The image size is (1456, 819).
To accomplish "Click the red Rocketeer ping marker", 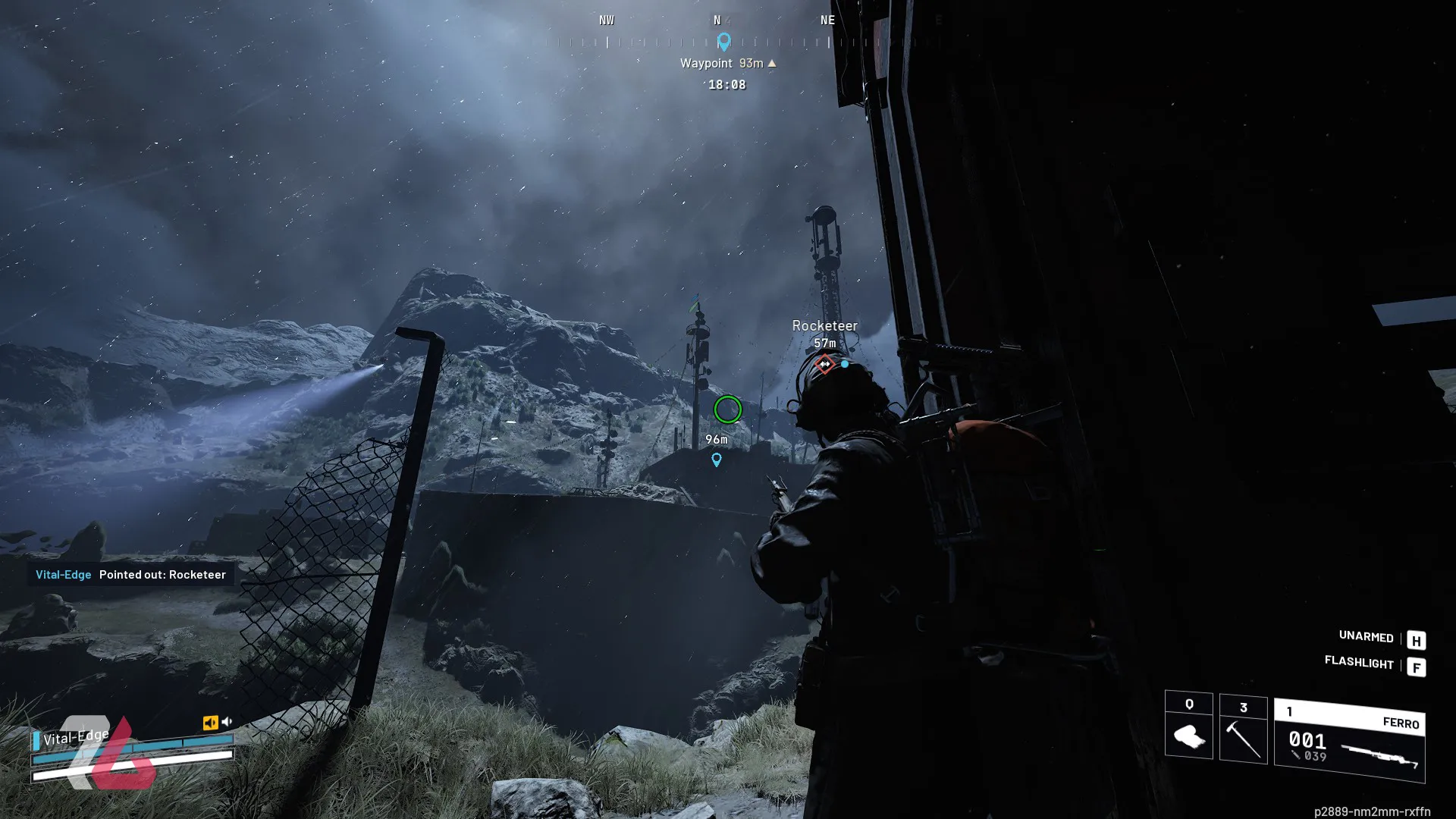I will tap(824, 365).
